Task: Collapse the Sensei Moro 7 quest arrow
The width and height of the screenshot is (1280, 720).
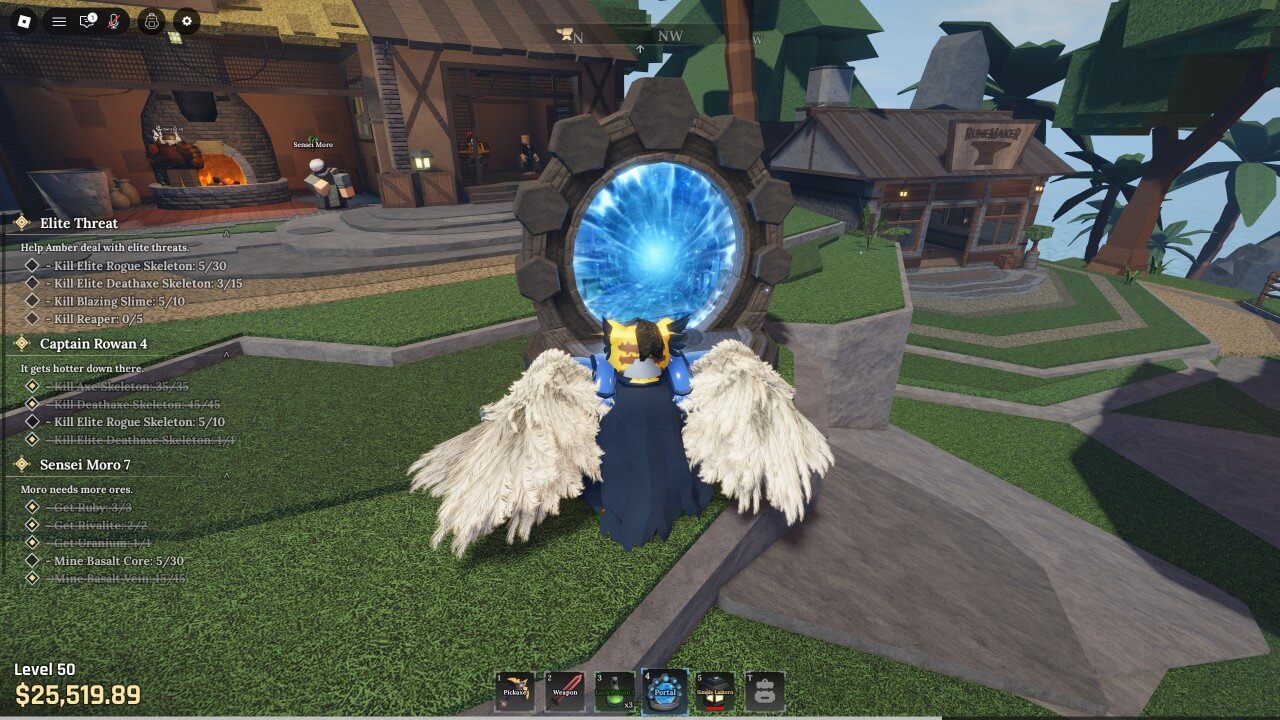Action: click(227, 474)
